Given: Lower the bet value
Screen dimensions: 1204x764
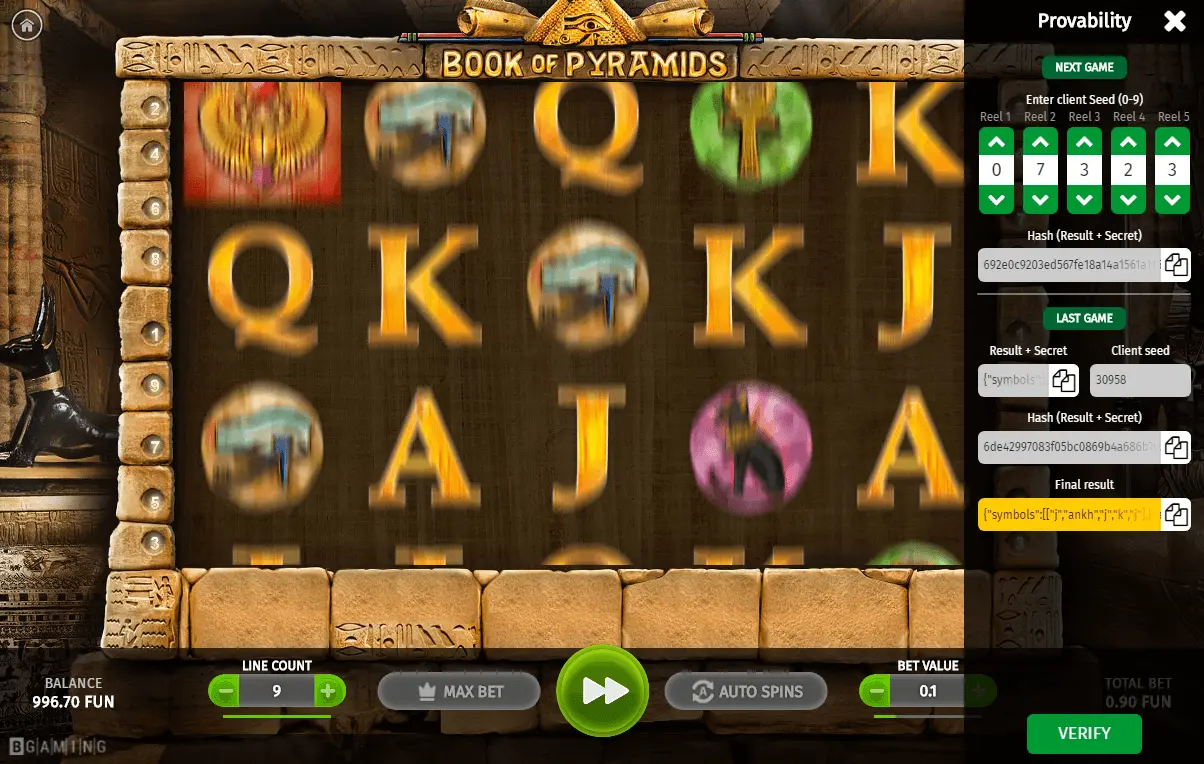Looking at the screenshot, I should tap(877, 690).
